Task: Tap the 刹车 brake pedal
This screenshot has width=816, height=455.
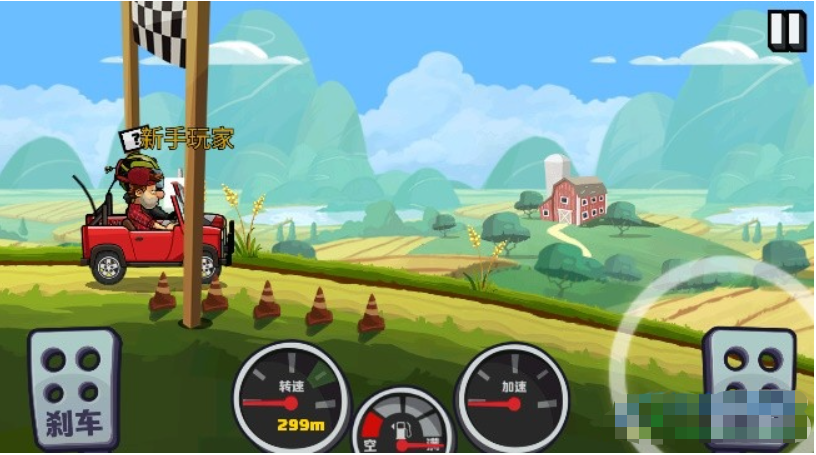Action: [x=74, y=390]
